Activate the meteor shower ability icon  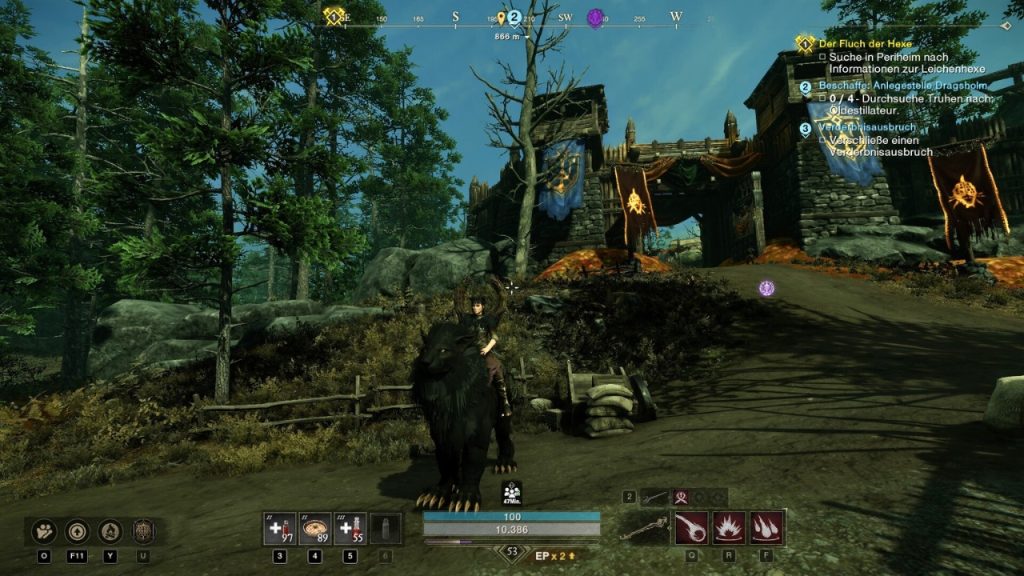pos(766,527)
